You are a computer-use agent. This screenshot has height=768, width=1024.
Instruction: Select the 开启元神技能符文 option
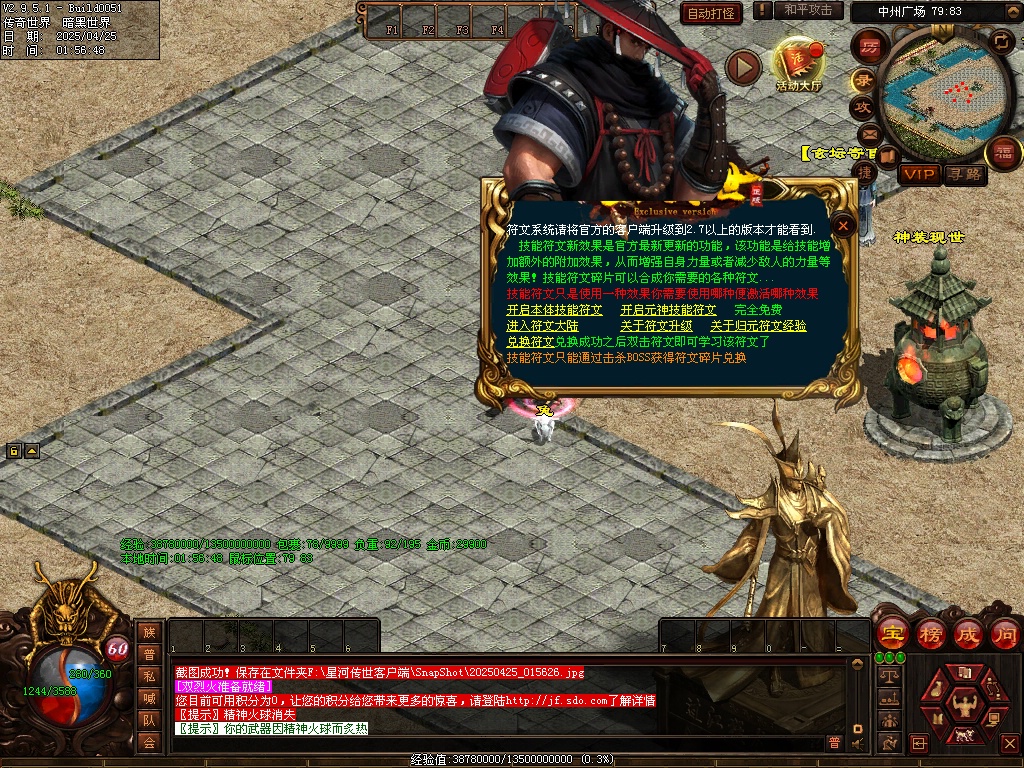pyautogui.click(x=668, y=310)
